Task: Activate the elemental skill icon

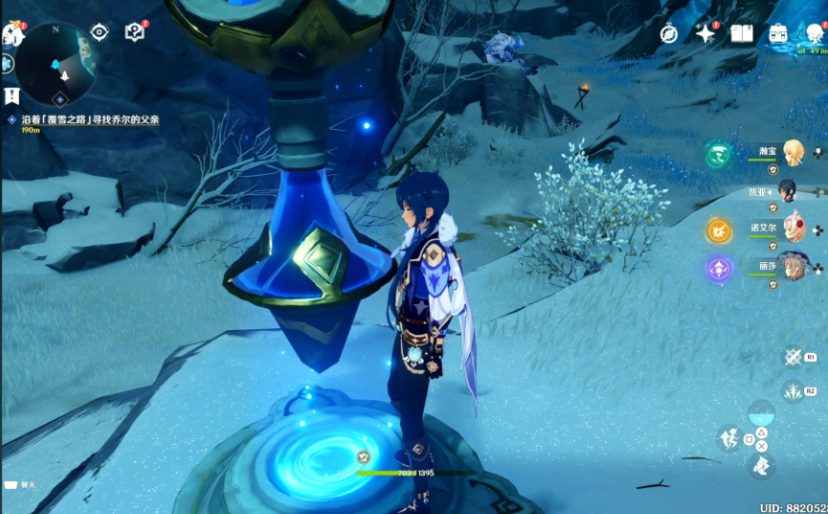Action: pos(793,357)
